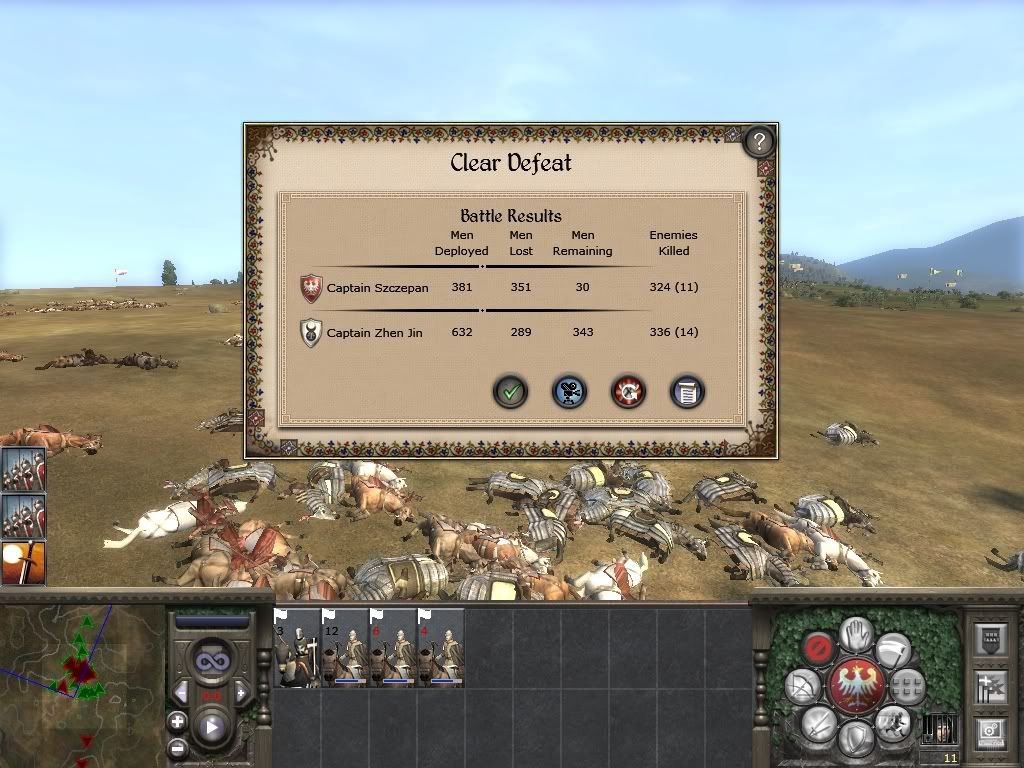This screenshot has width=1024, height=768.
Task: Click the red cancel order circle
Action: pos(820,649)
